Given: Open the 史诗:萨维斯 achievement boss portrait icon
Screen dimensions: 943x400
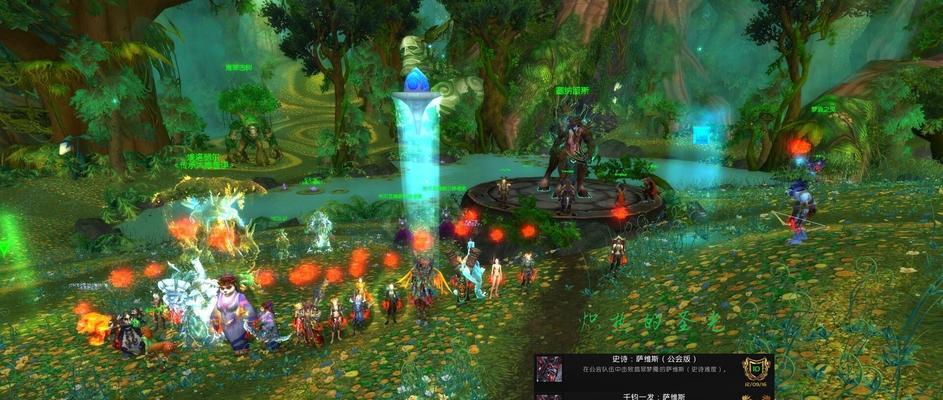Looking at the screenshot, I should [x=547, y=367].
